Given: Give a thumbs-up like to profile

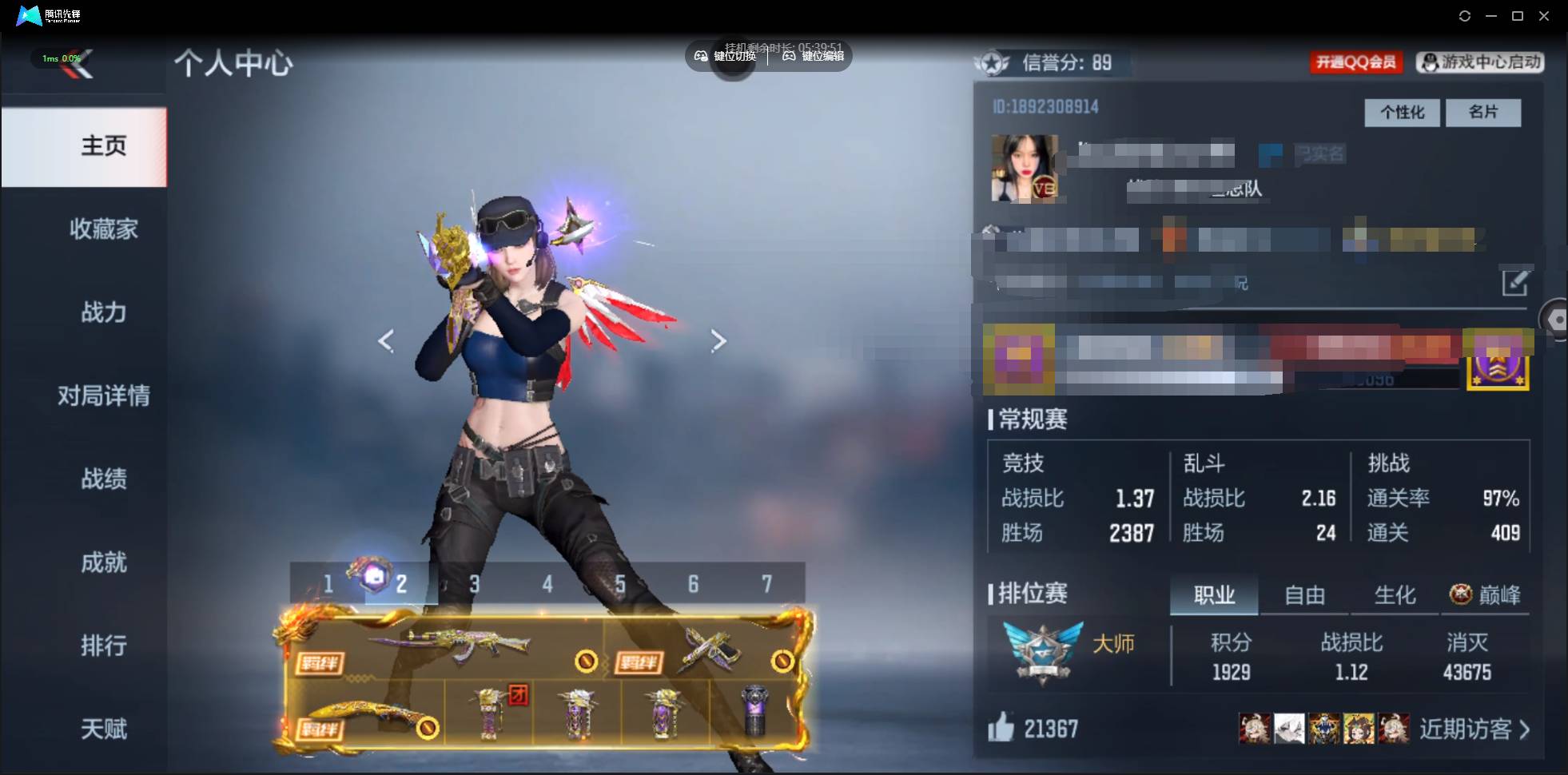Looking at the screenshot, I should click(1001, 728).
